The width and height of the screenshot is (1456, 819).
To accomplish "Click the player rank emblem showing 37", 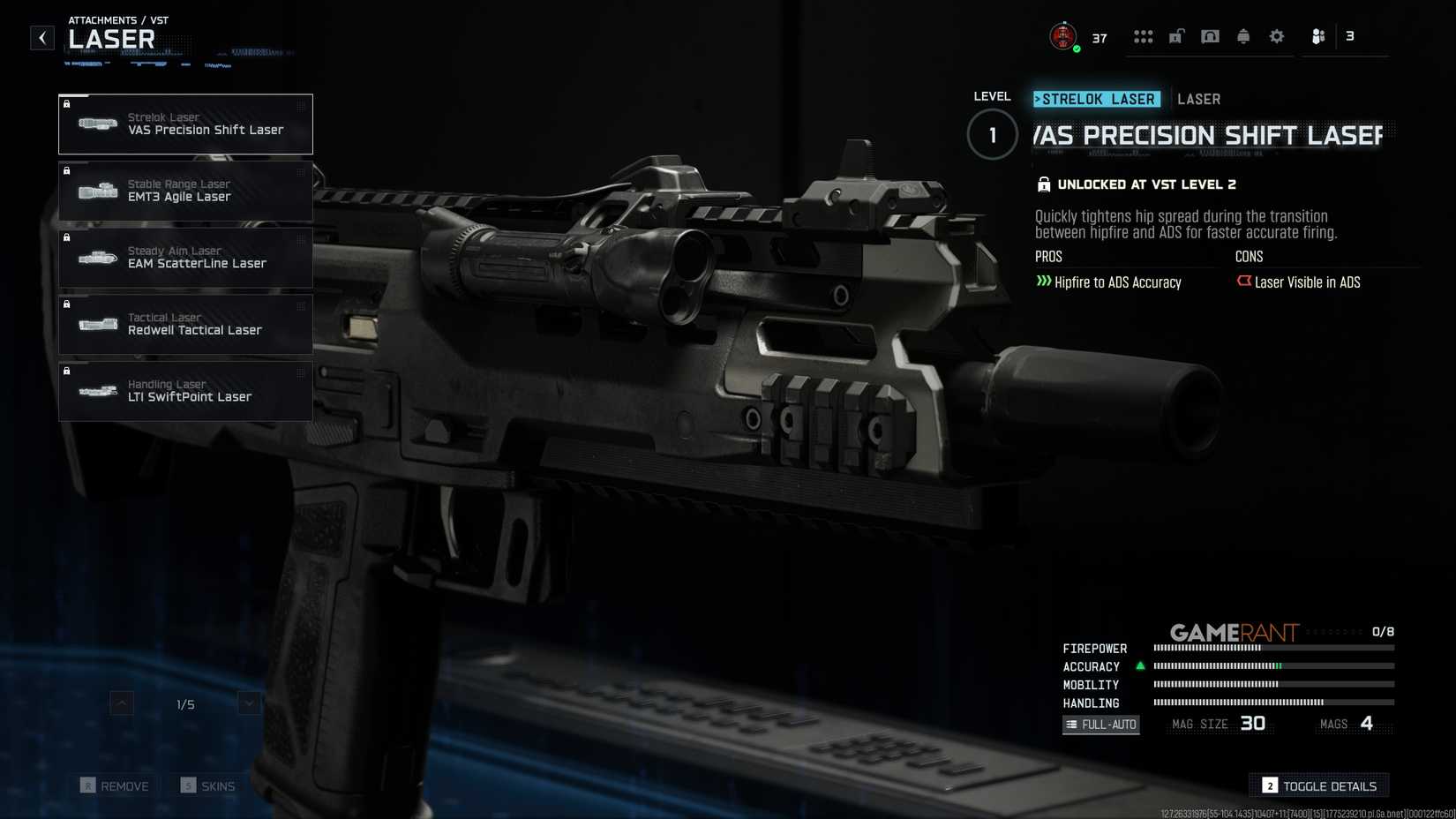I will point(1062,36).
